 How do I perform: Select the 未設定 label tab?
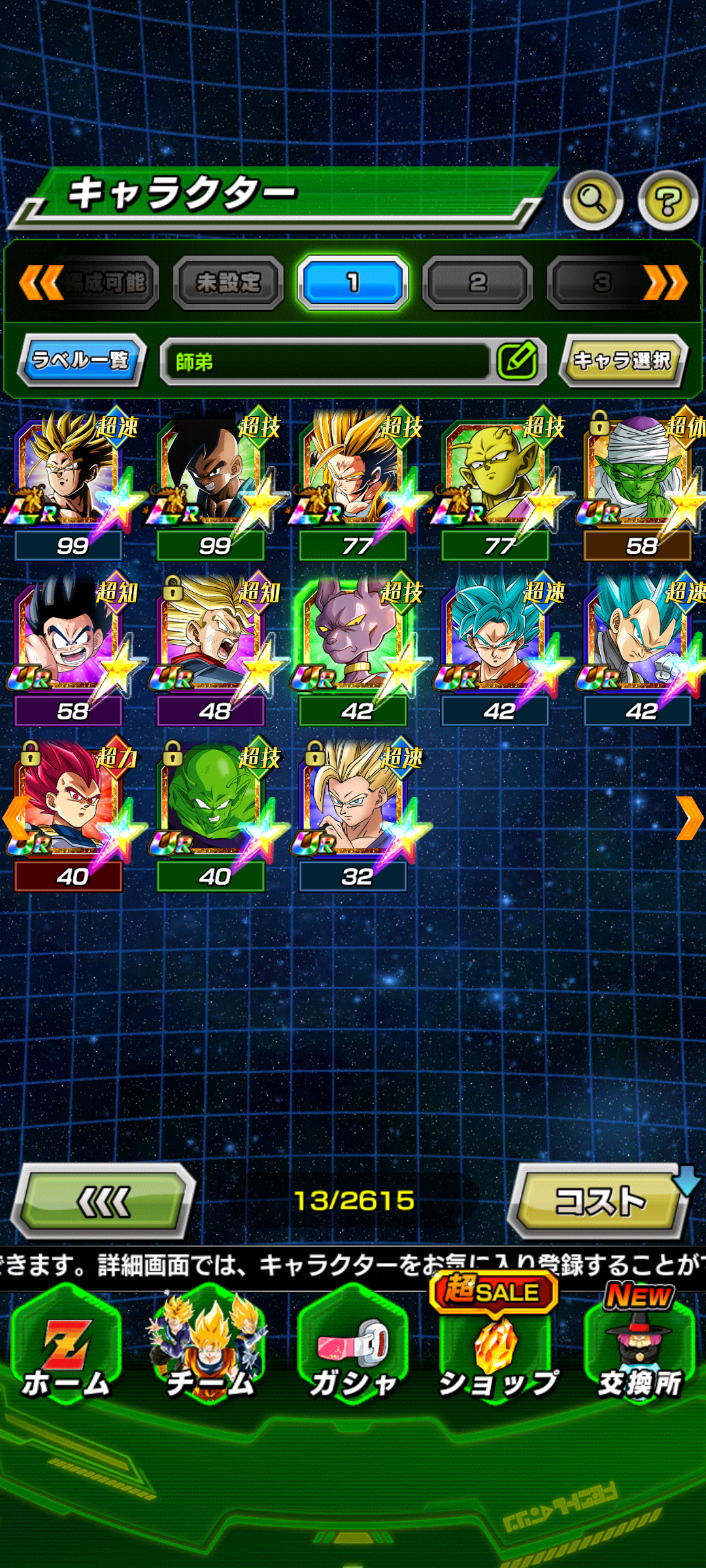tap(228, 283)
